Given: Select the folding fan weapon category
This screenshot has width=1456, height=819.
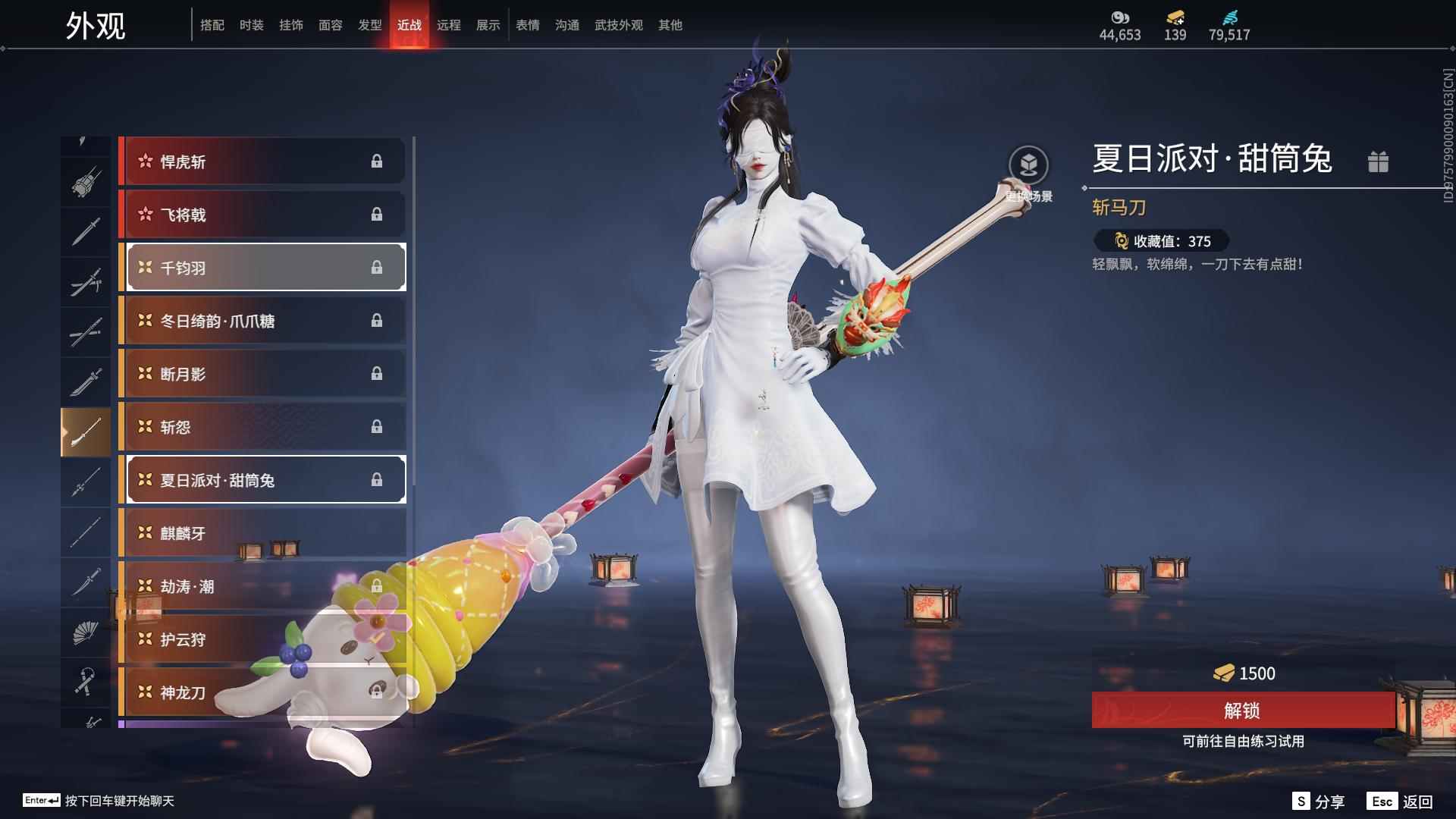Looking at the screenshot, I should tap(85, 632).
